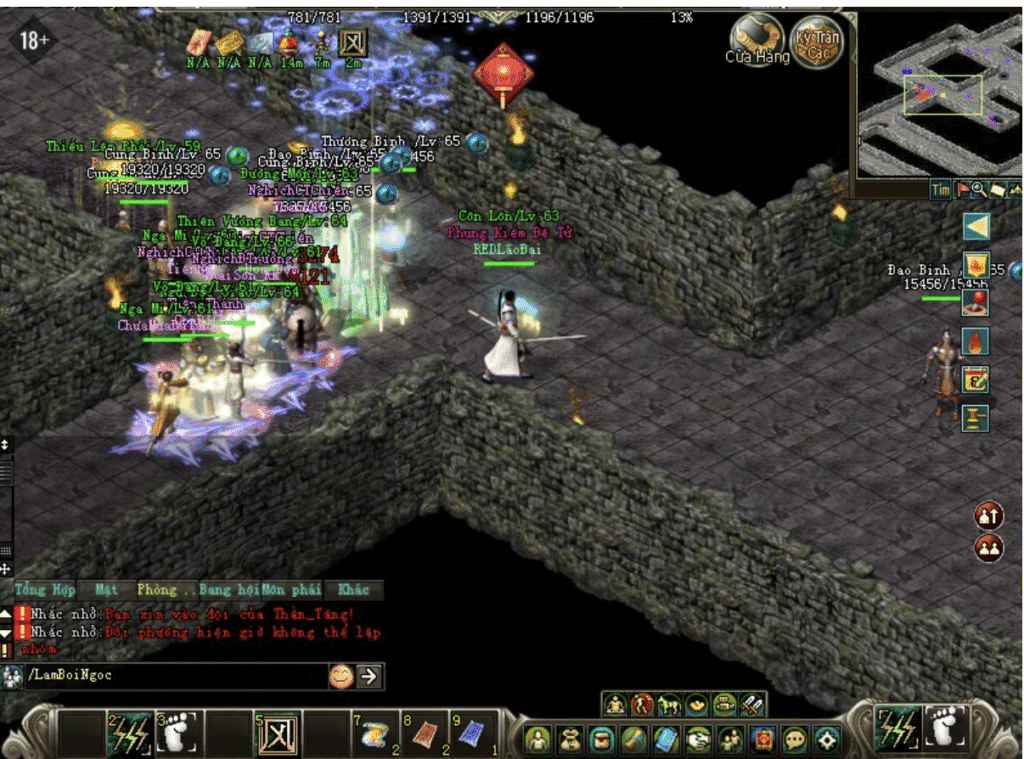The image size is (1024, 759).
Task: Open the Cửa Hàng shop
Action: coord(757,40)
